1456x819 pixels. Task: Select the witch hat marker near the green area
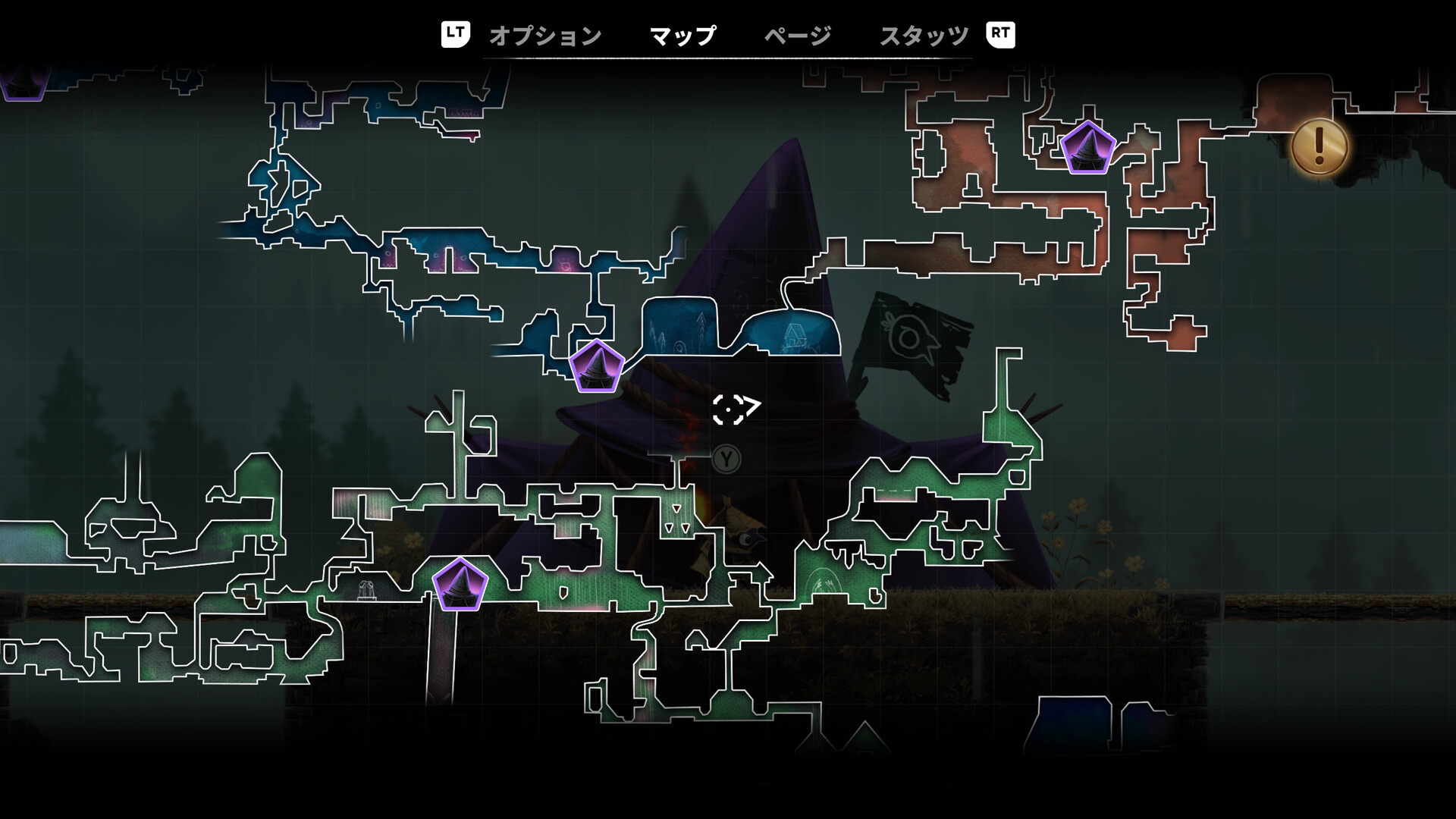(460, 582)
